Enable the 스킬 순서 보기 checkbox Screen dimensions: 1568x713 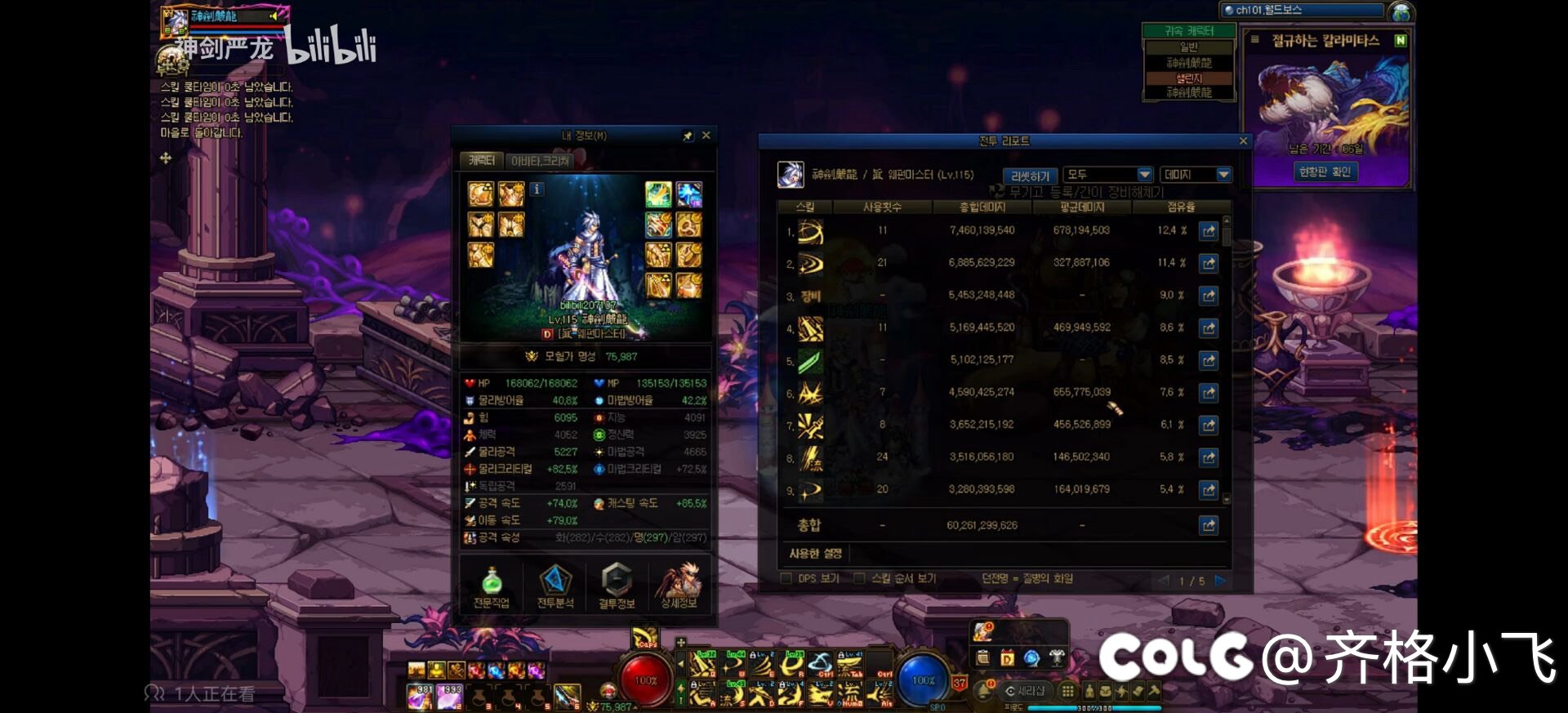(859, 579)
